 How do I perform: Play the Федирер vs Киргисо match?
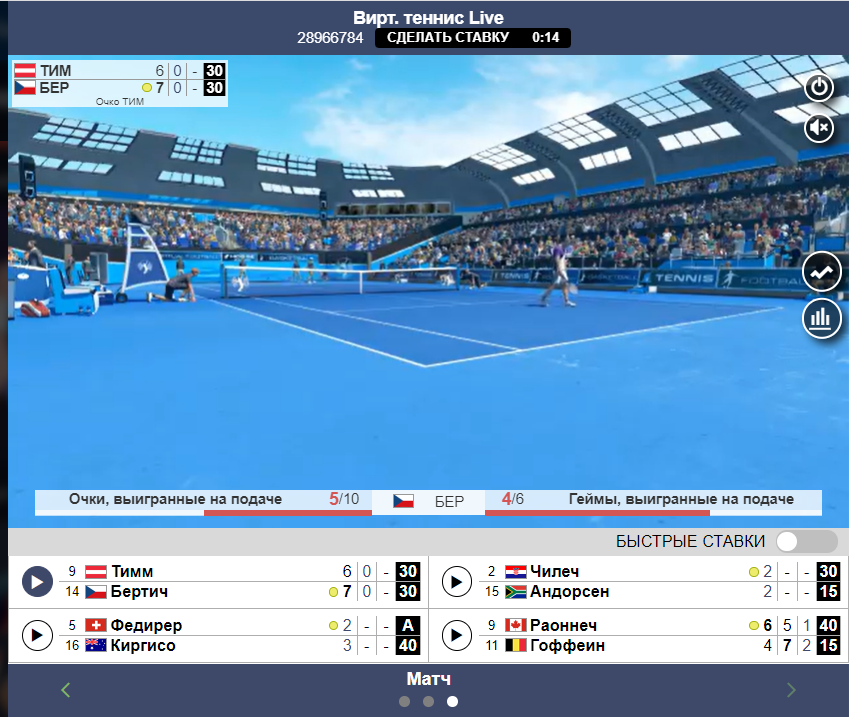(37, 635)
